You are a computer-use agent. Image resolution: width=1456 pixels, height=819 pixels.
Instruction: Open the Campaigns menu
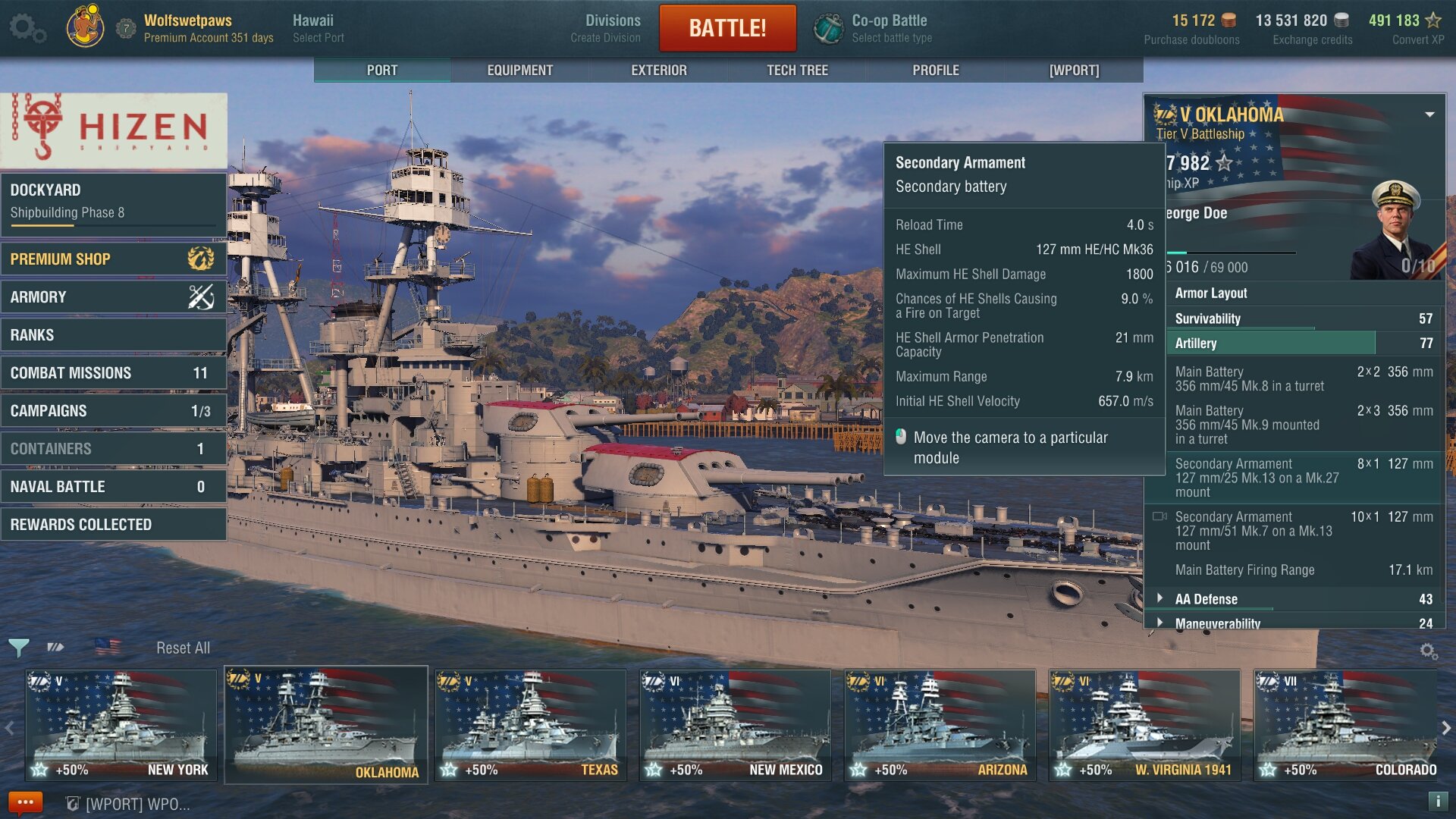coord(114,411)
